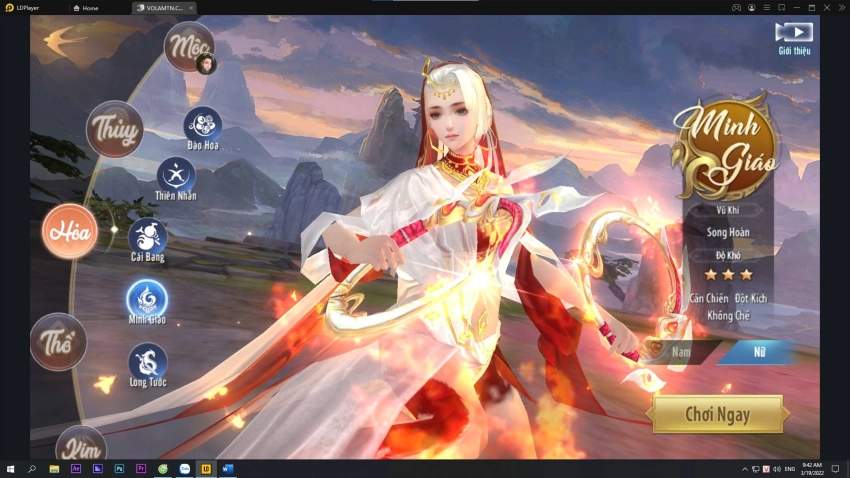The image size is (850, 478).
Task: Select the Minh Giáo faction icon
Action: tap(147, 298)
